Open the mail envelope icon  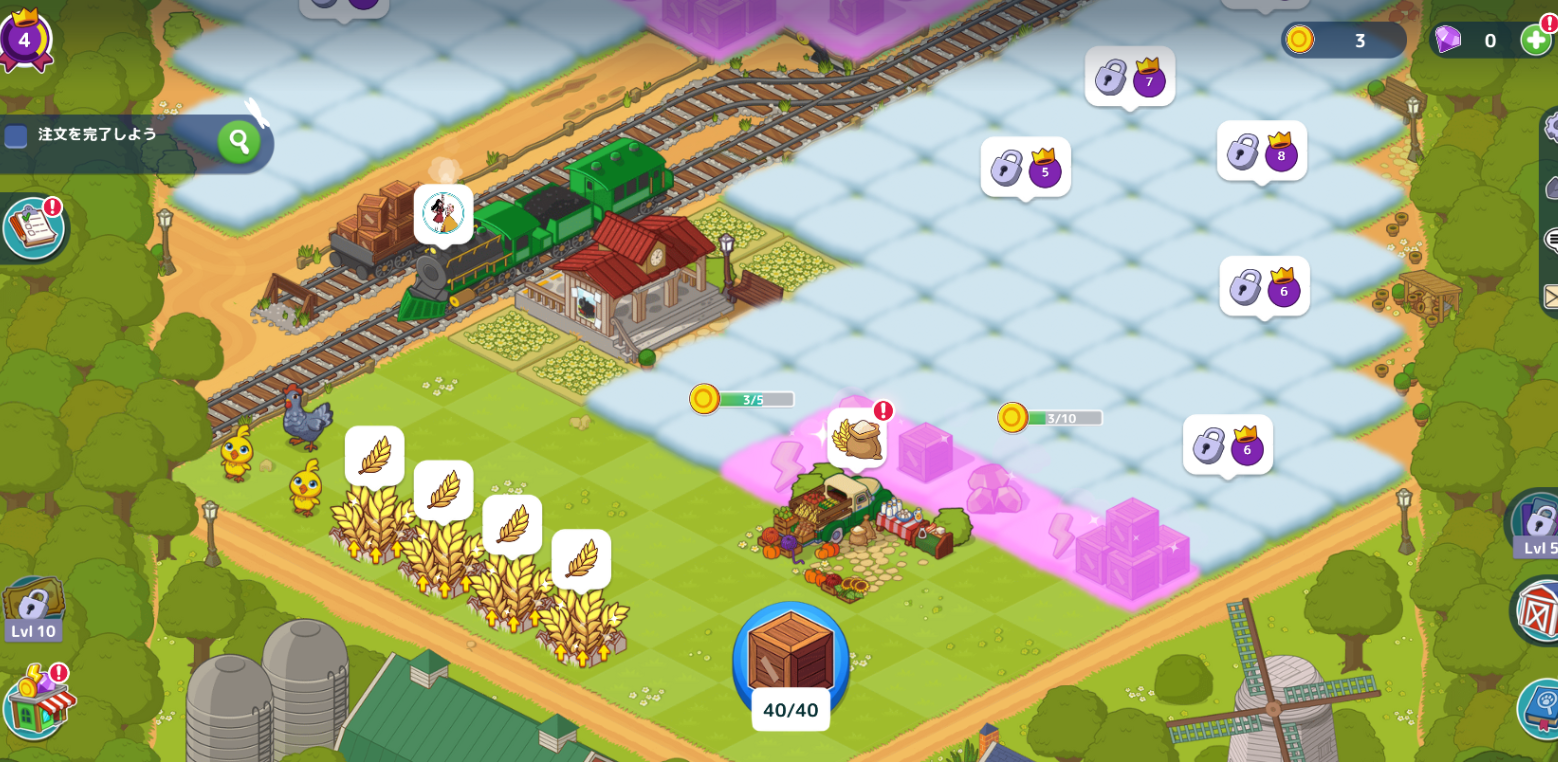pos(1551,296)
